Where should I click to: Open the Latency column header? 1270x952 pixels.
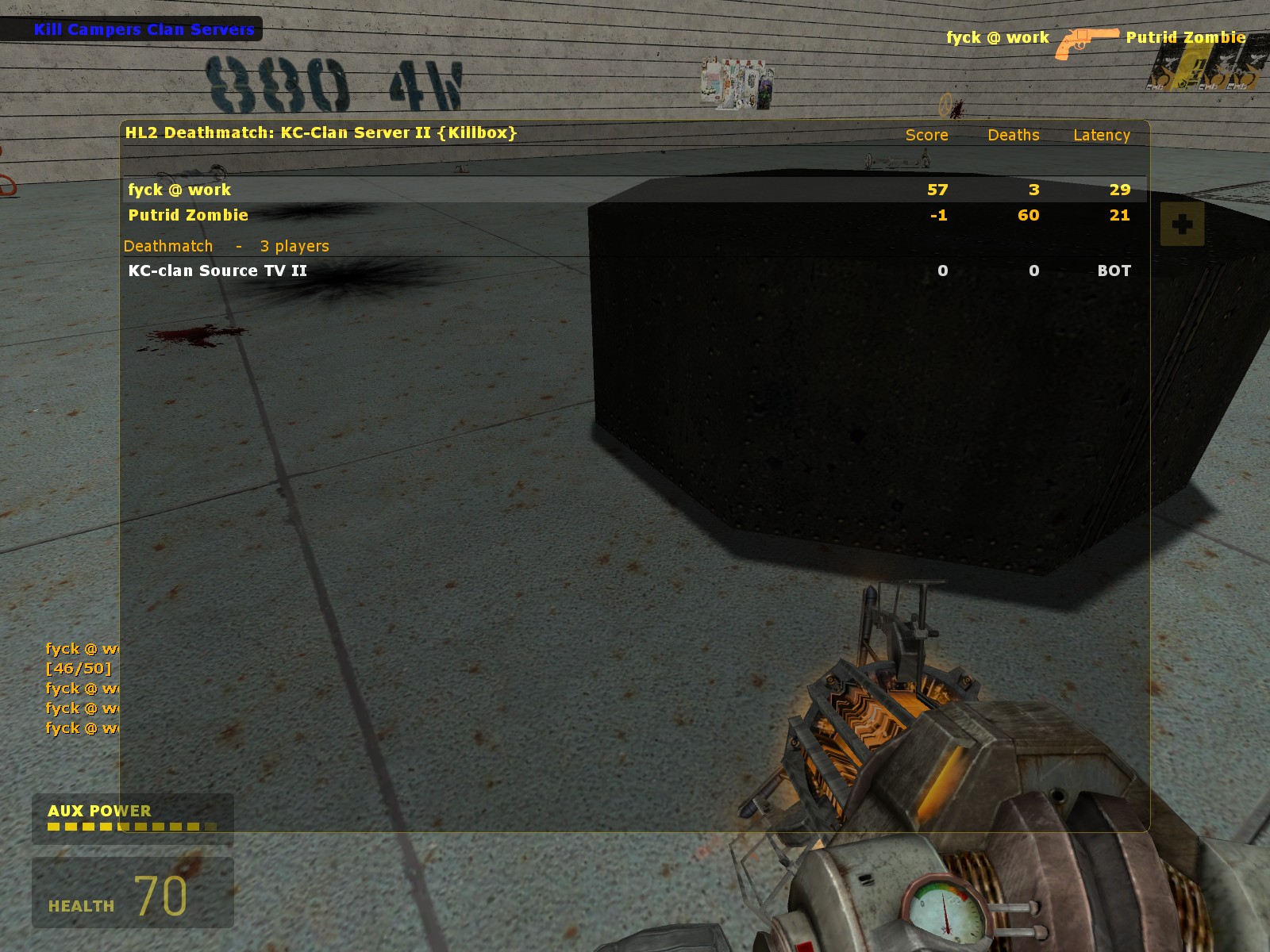click(1101, 136)
